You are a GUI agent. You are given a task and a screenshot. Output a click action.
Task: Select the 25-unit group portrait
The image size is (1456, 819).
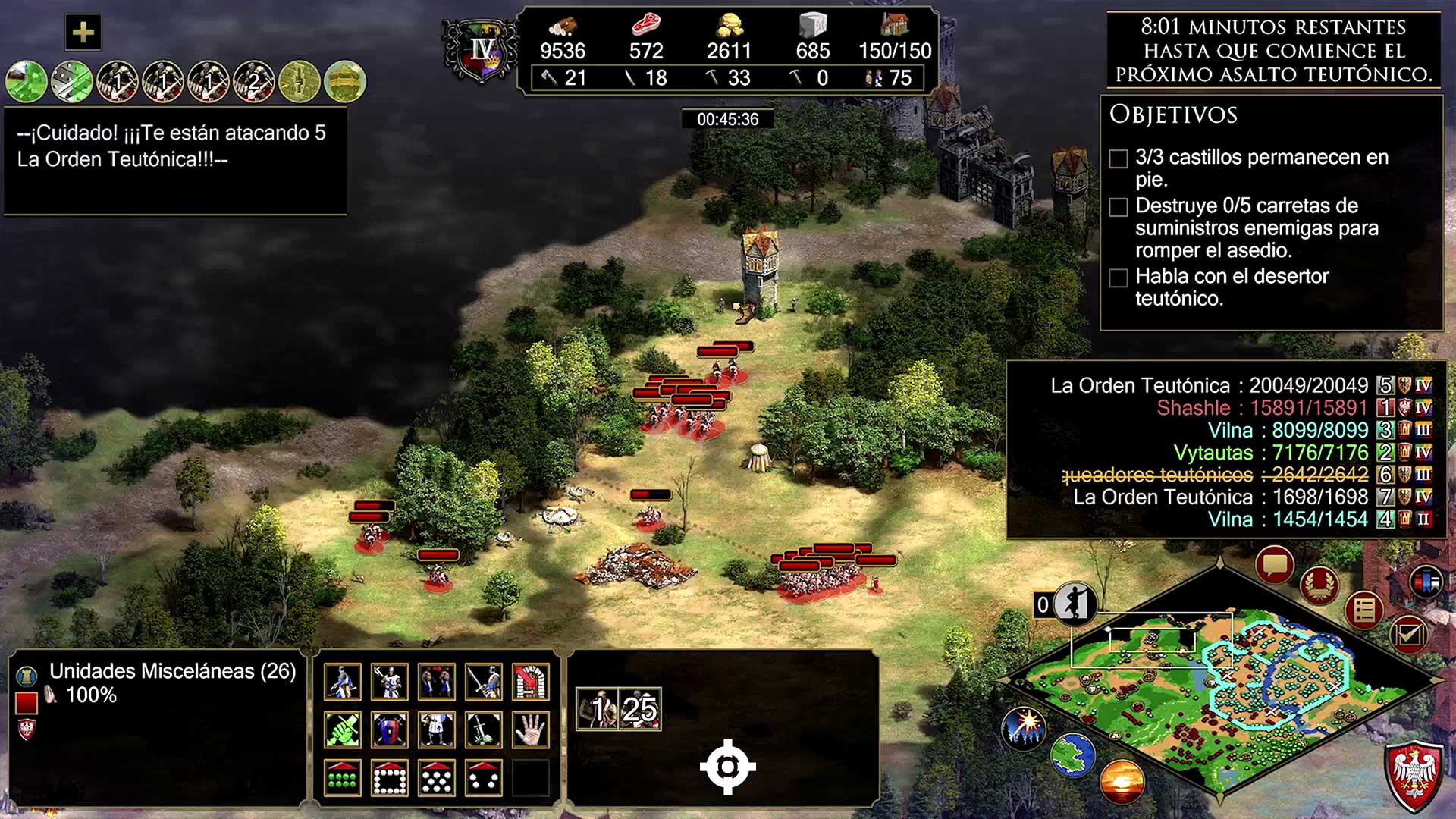pyautogui.click(x=640, y=710)
